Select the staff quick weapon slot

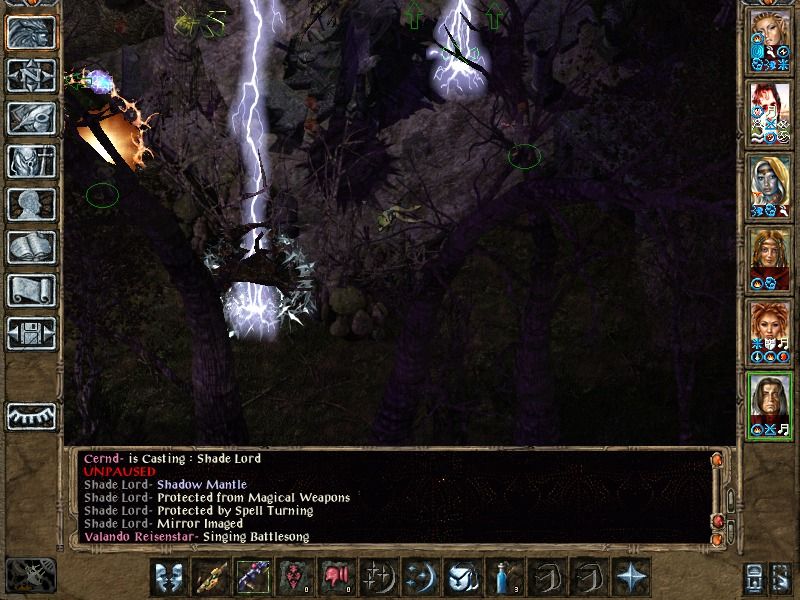211,578
